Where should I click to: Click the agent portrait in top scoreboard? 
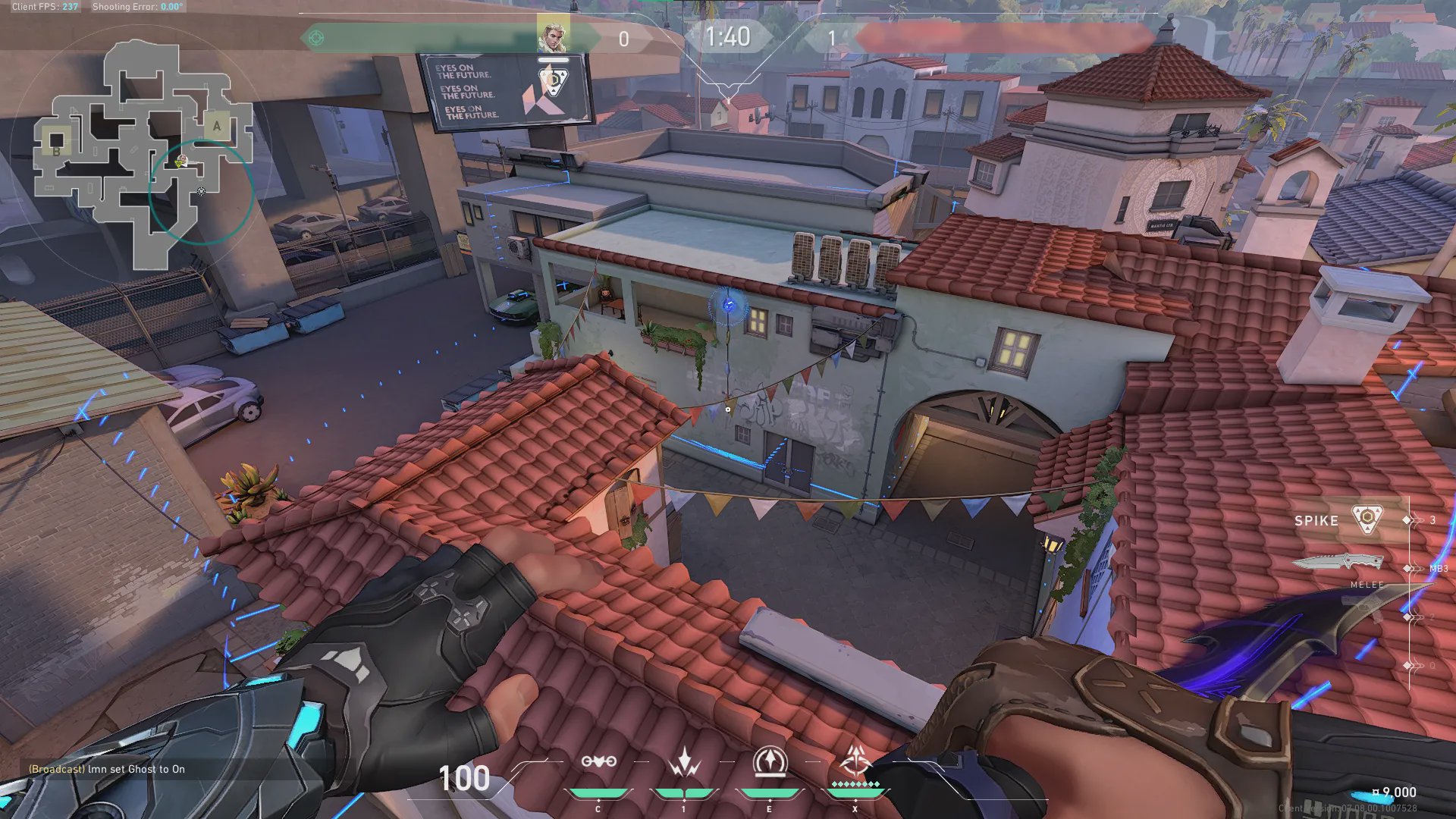tap(553, 35)
